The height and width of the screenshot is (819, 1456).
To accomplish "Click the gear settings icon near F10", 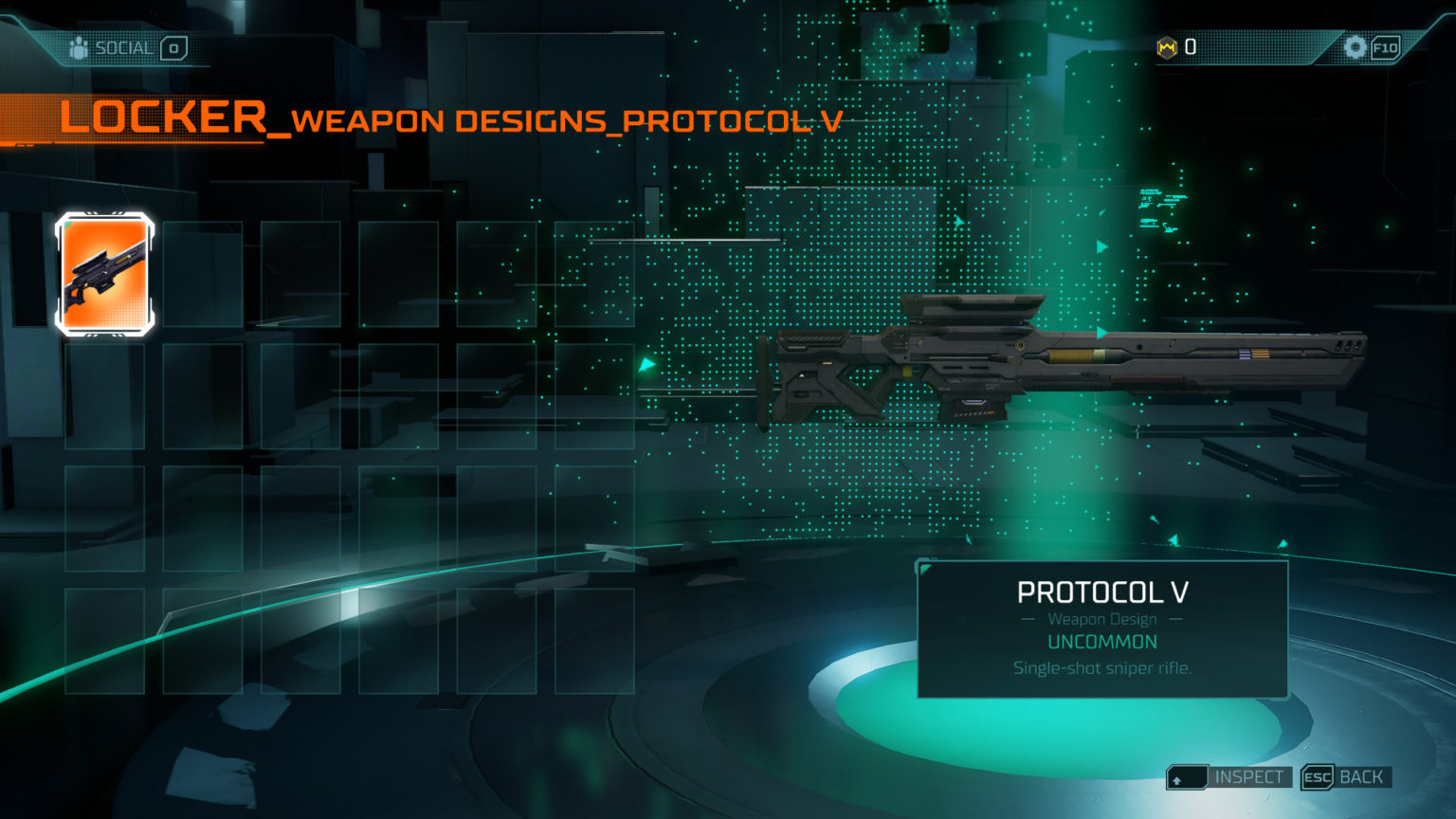I will tap(1355, 46).
